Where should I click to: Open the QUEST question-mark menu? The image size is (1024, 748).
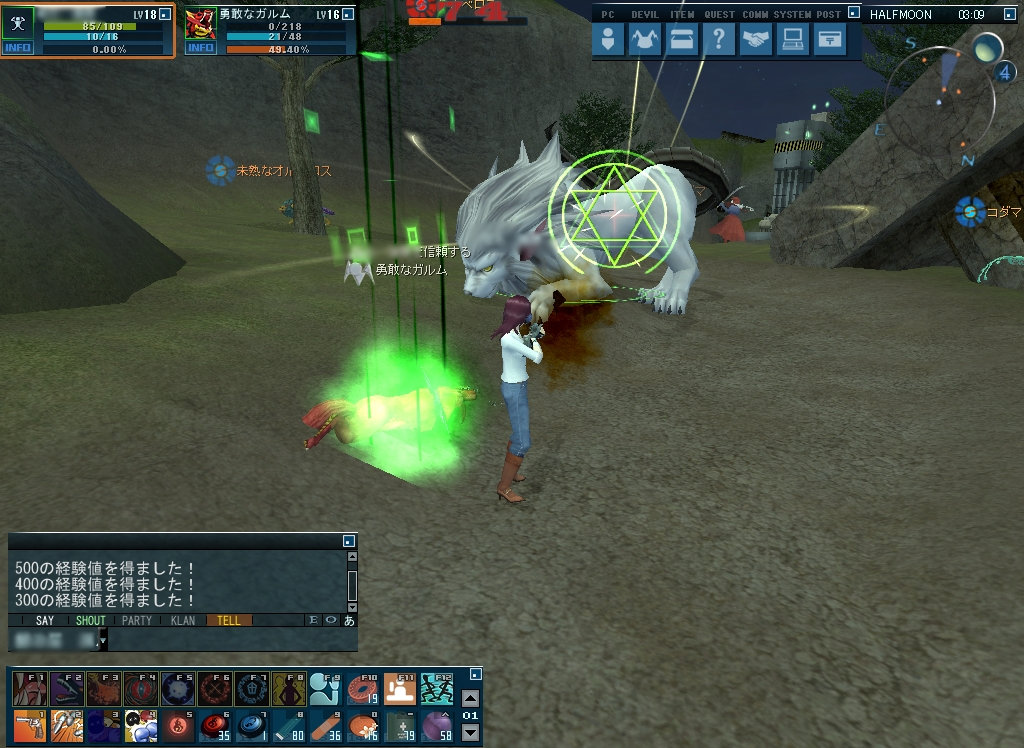pos(718,39)
